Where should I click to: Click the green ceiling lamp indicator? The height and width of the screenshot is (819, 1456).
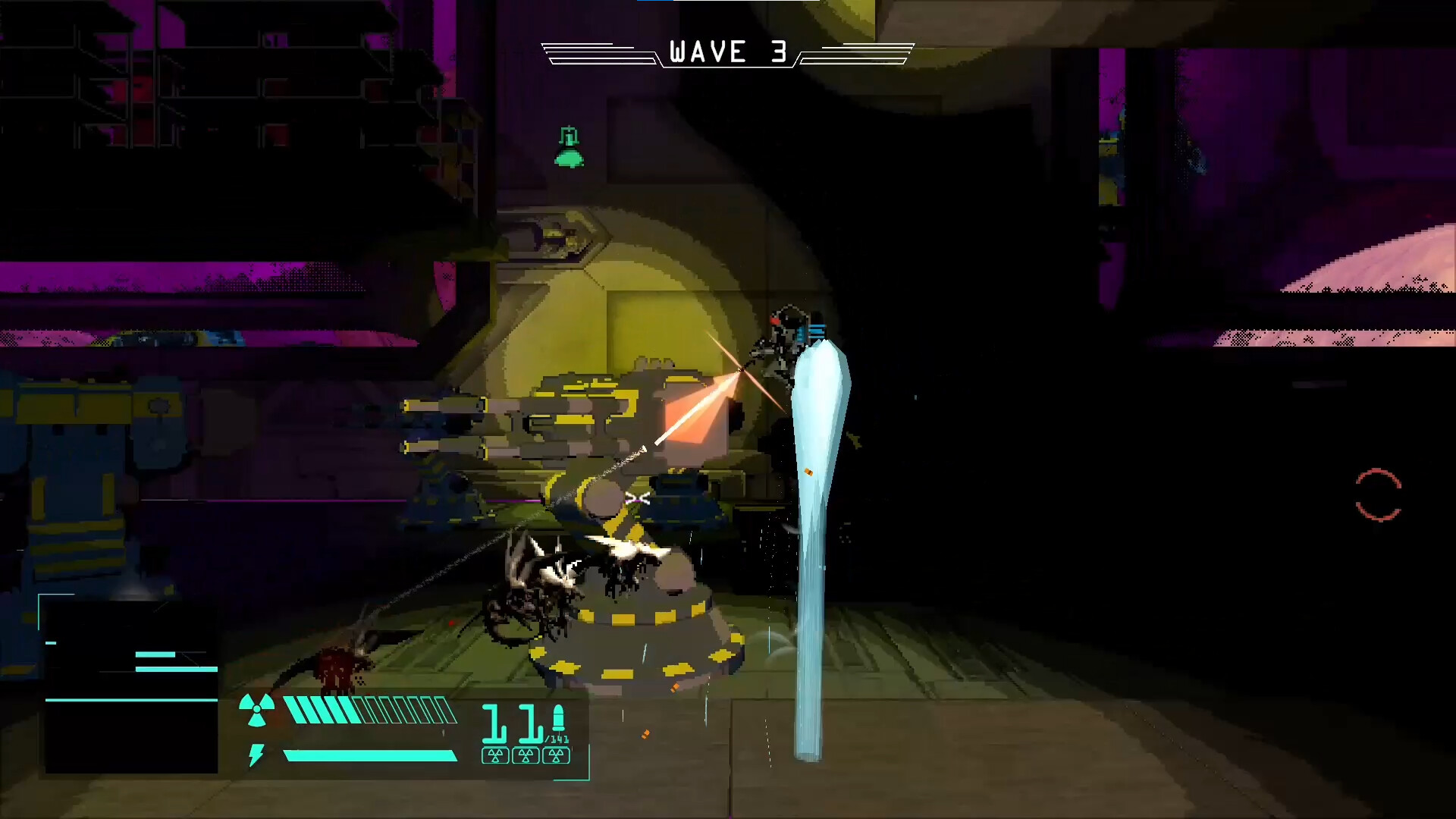(568, 148)
